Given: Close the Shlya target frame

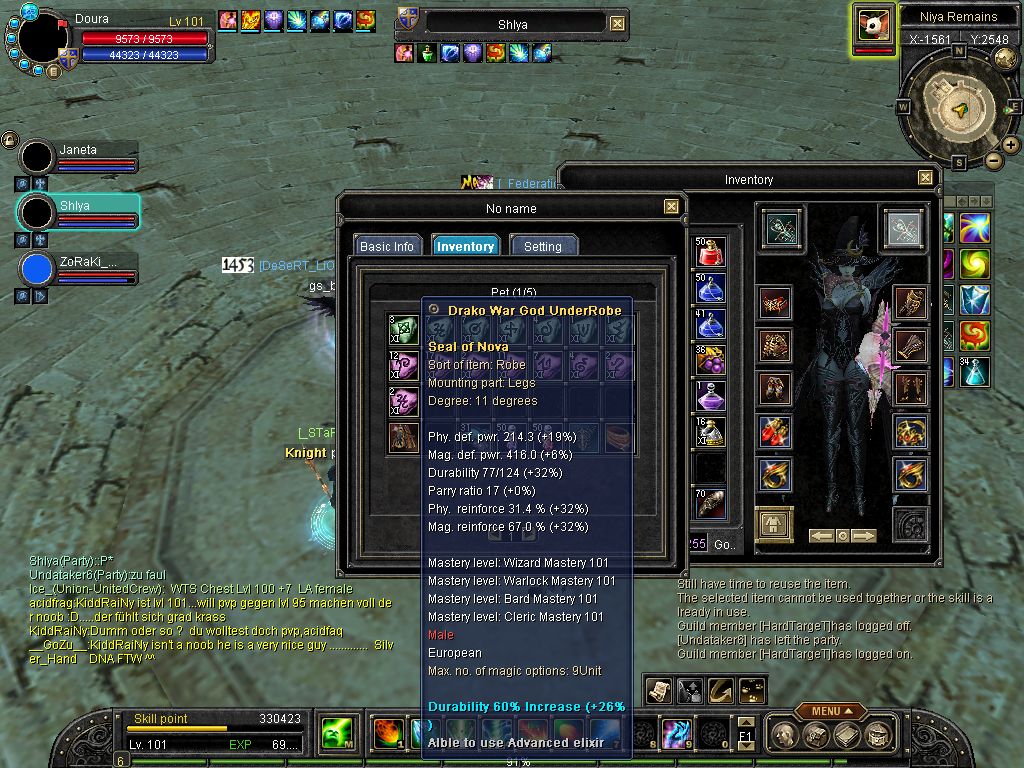Looking at the screenshot, I should point(617,23).
